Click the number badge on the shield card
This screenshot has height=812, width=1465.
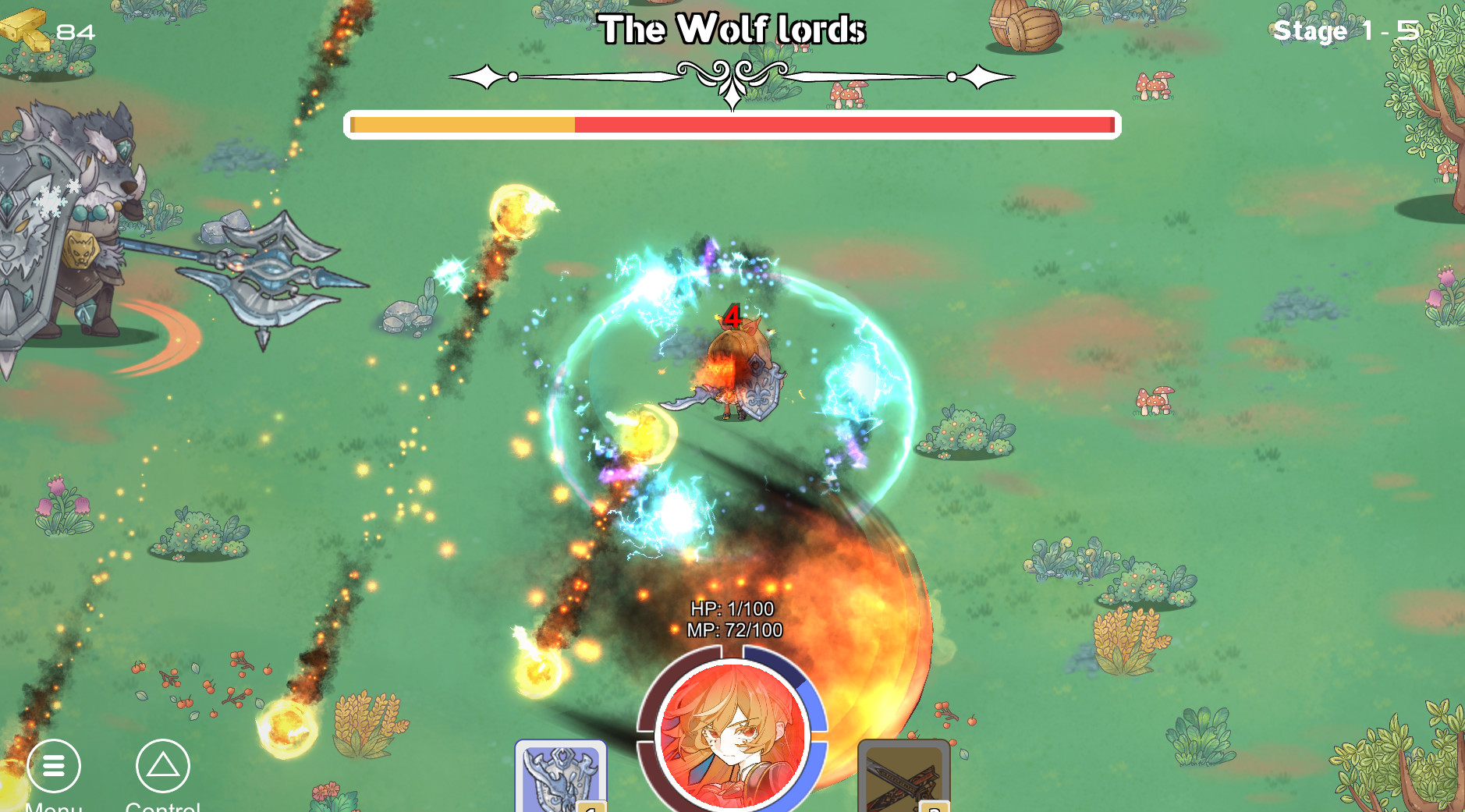click(x=591, y=807)
